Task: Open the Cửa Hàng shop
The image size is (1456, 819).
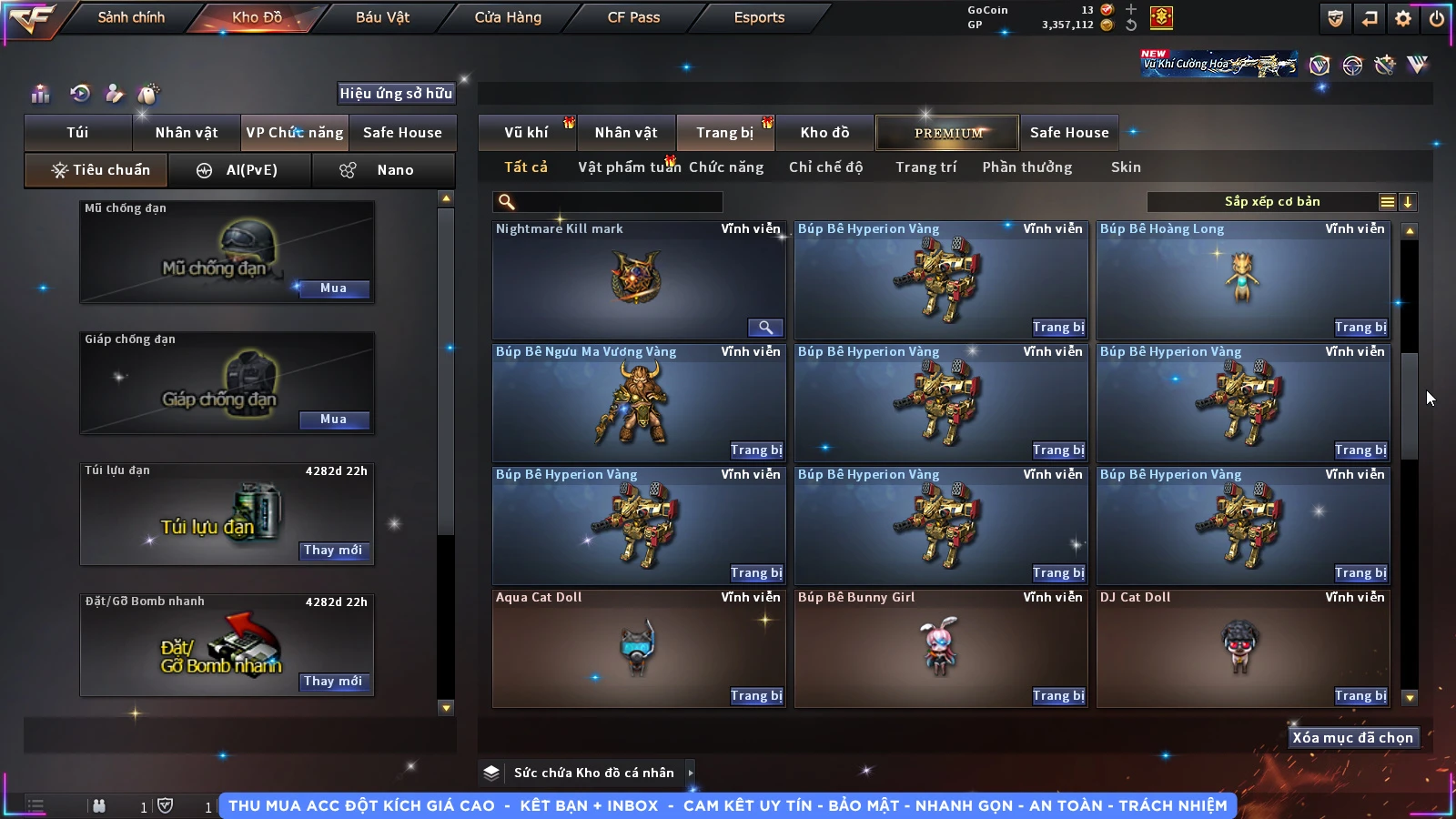Action: [508, 17]
